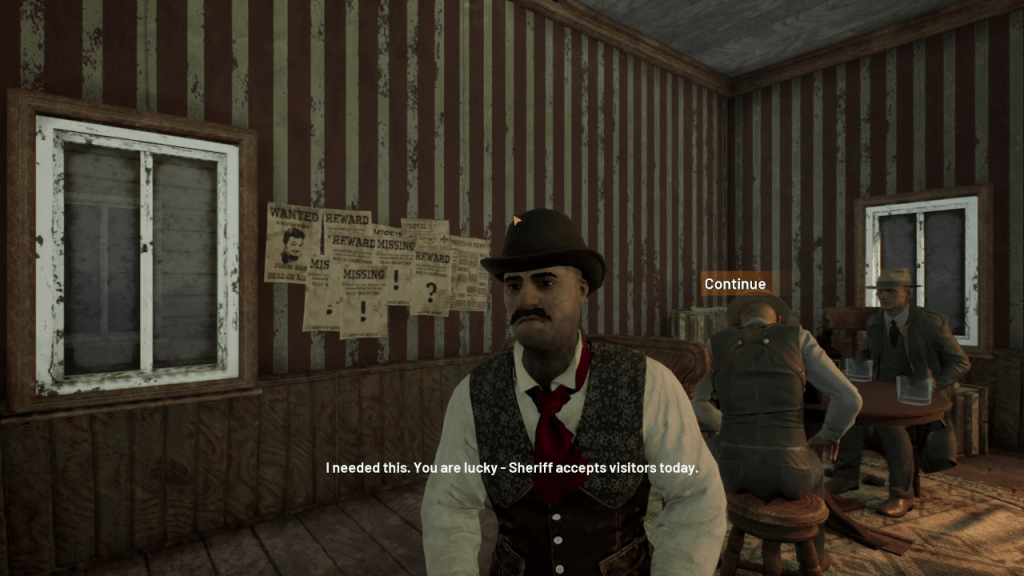Continue the dialogue with the bartender

click(x=735, y=284)
